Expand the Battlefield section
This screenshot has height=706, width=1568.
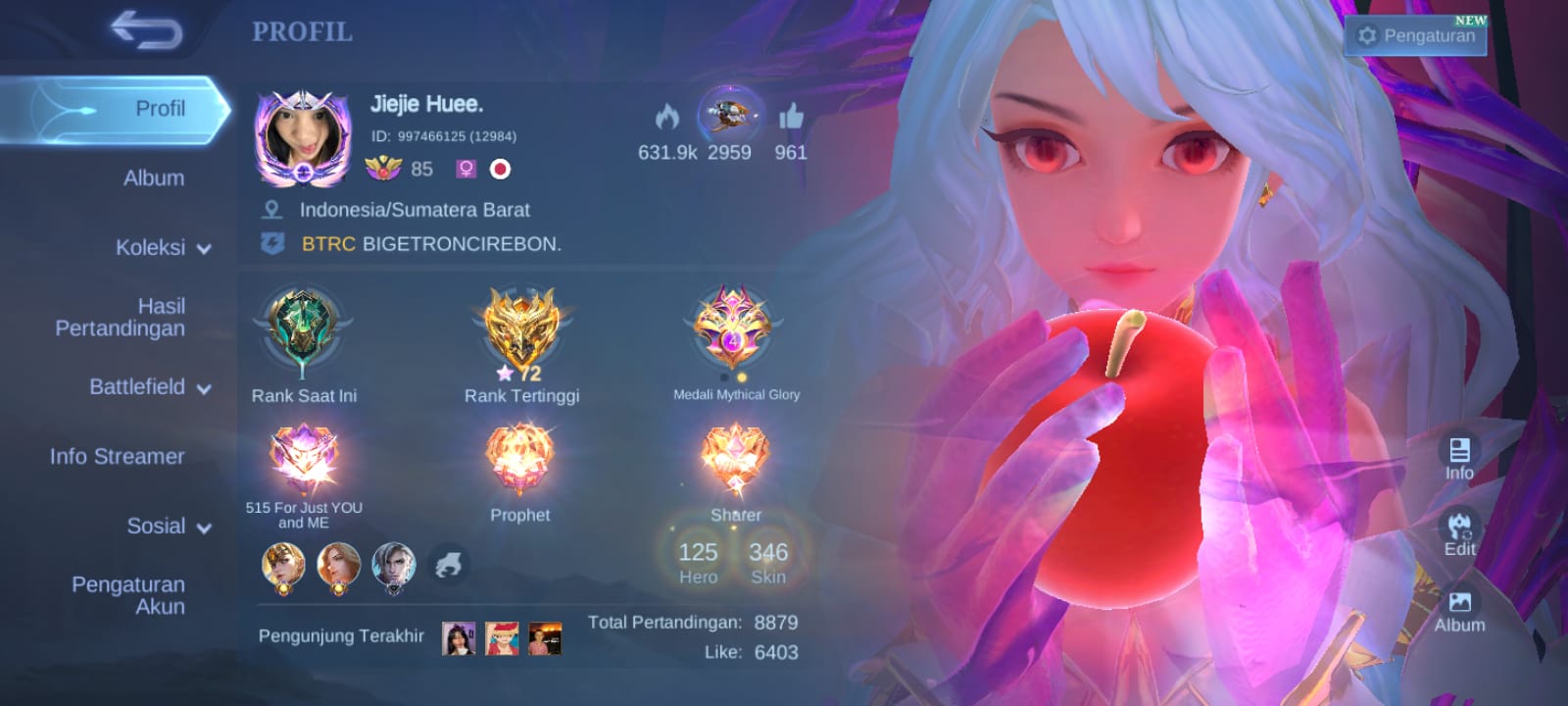(x=150, y=387)
